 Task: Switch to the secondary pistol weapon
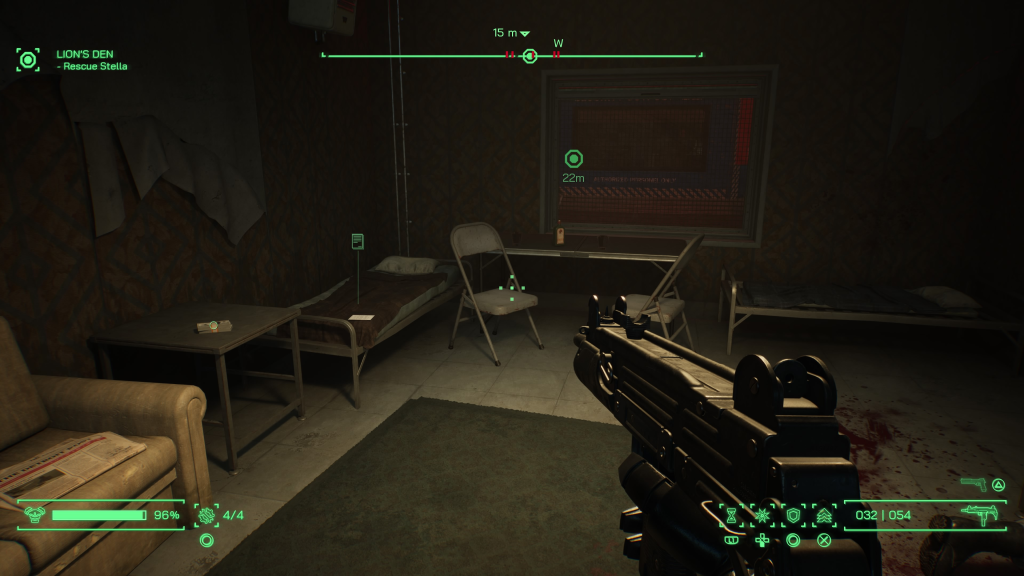(973, 484)
